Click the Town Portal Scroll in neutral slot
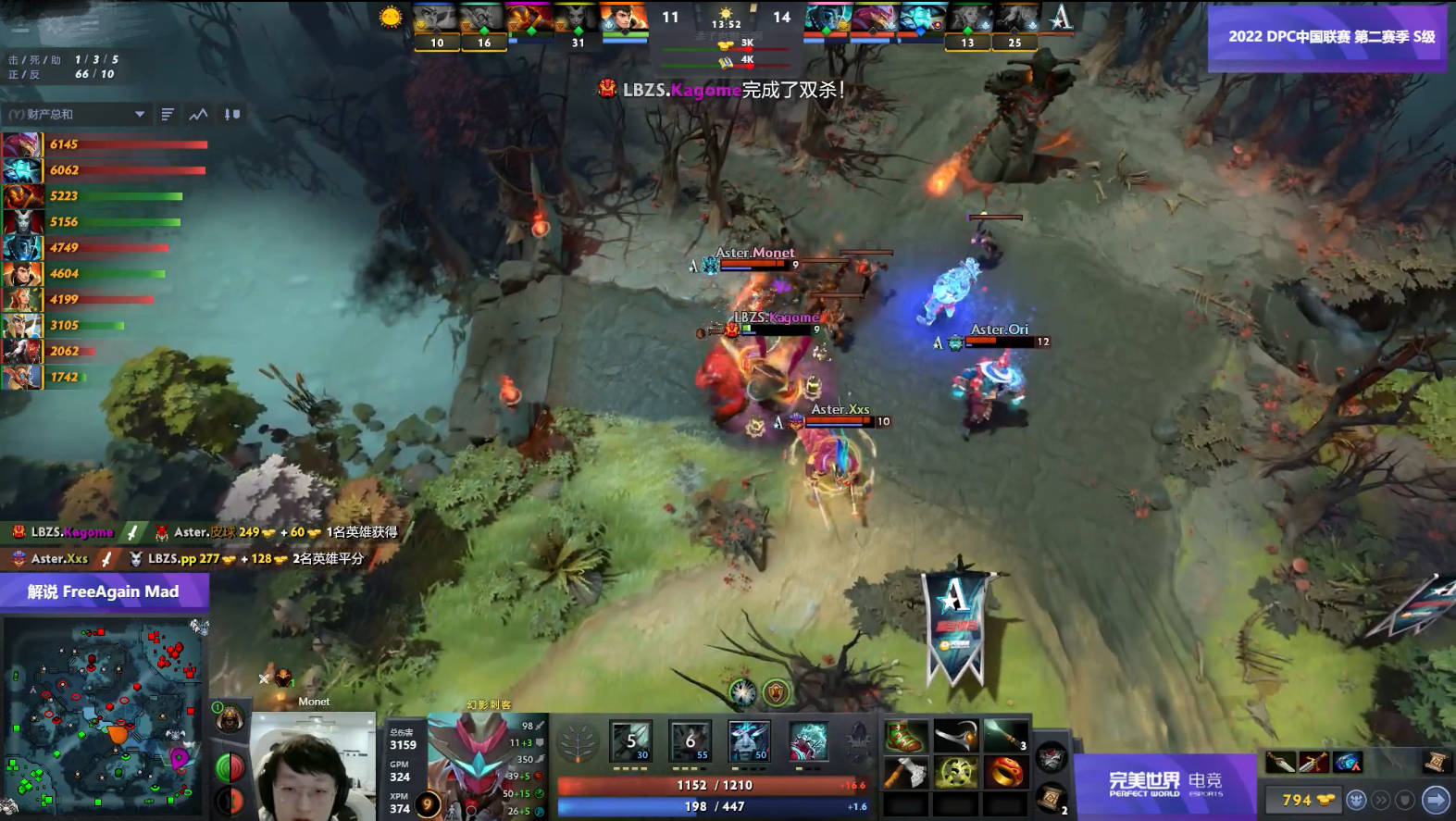Screen dimensions: 1456x821 (x=1052, y=802)
